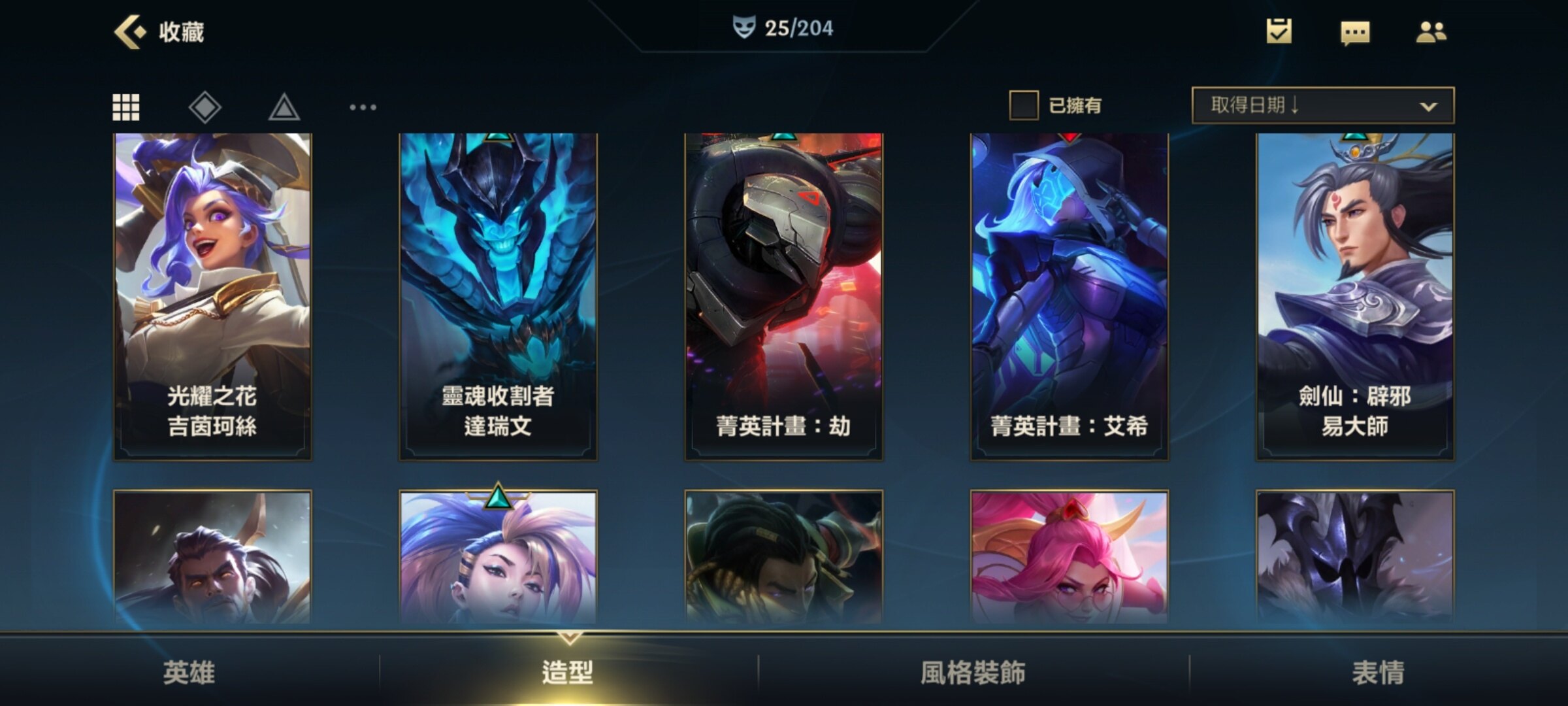
Task: Select the grid view filter
Action: point(126,107)
